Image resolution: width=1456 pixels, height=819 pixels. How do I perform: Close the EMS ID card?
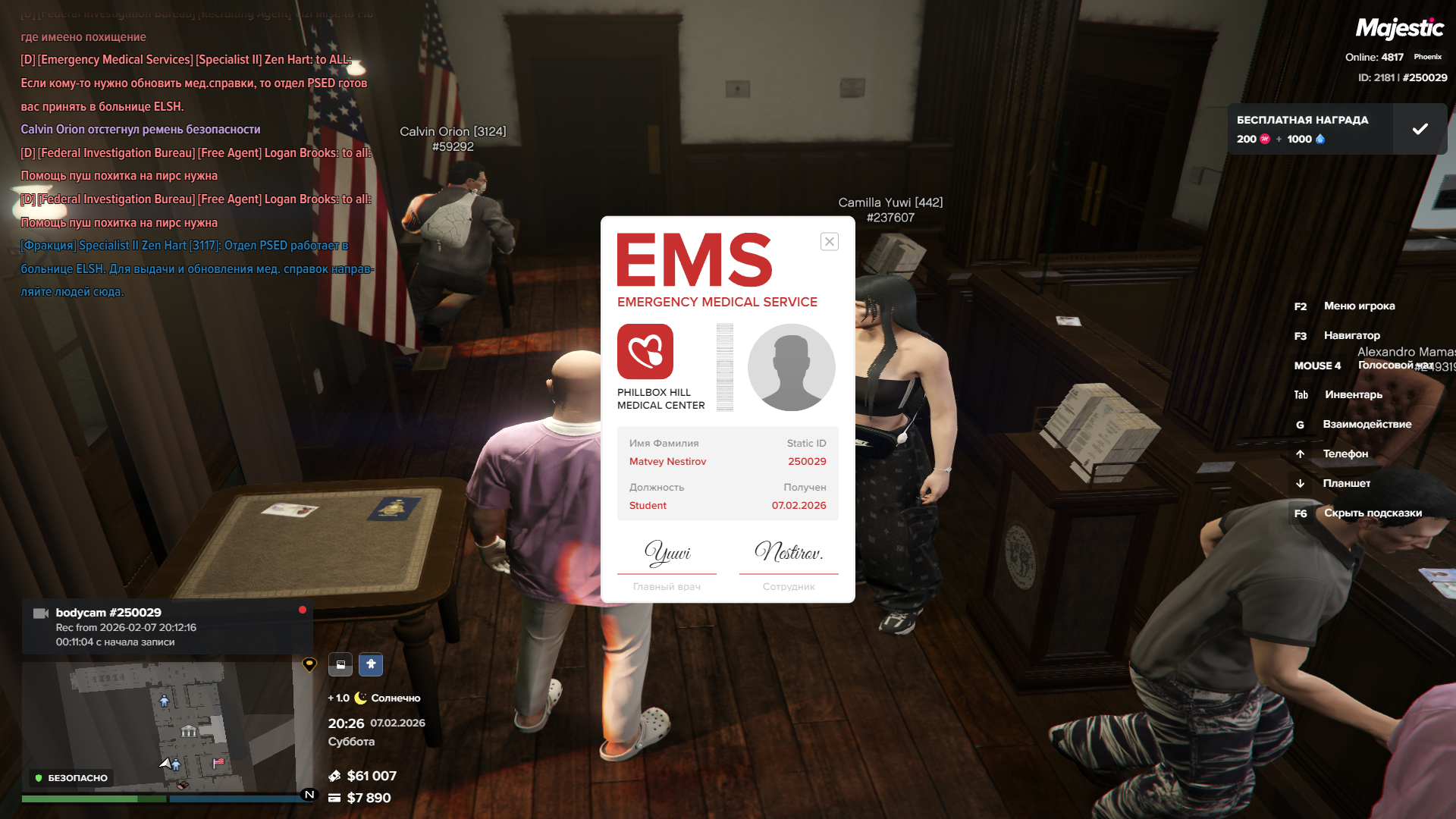click(x=829, y=242)
